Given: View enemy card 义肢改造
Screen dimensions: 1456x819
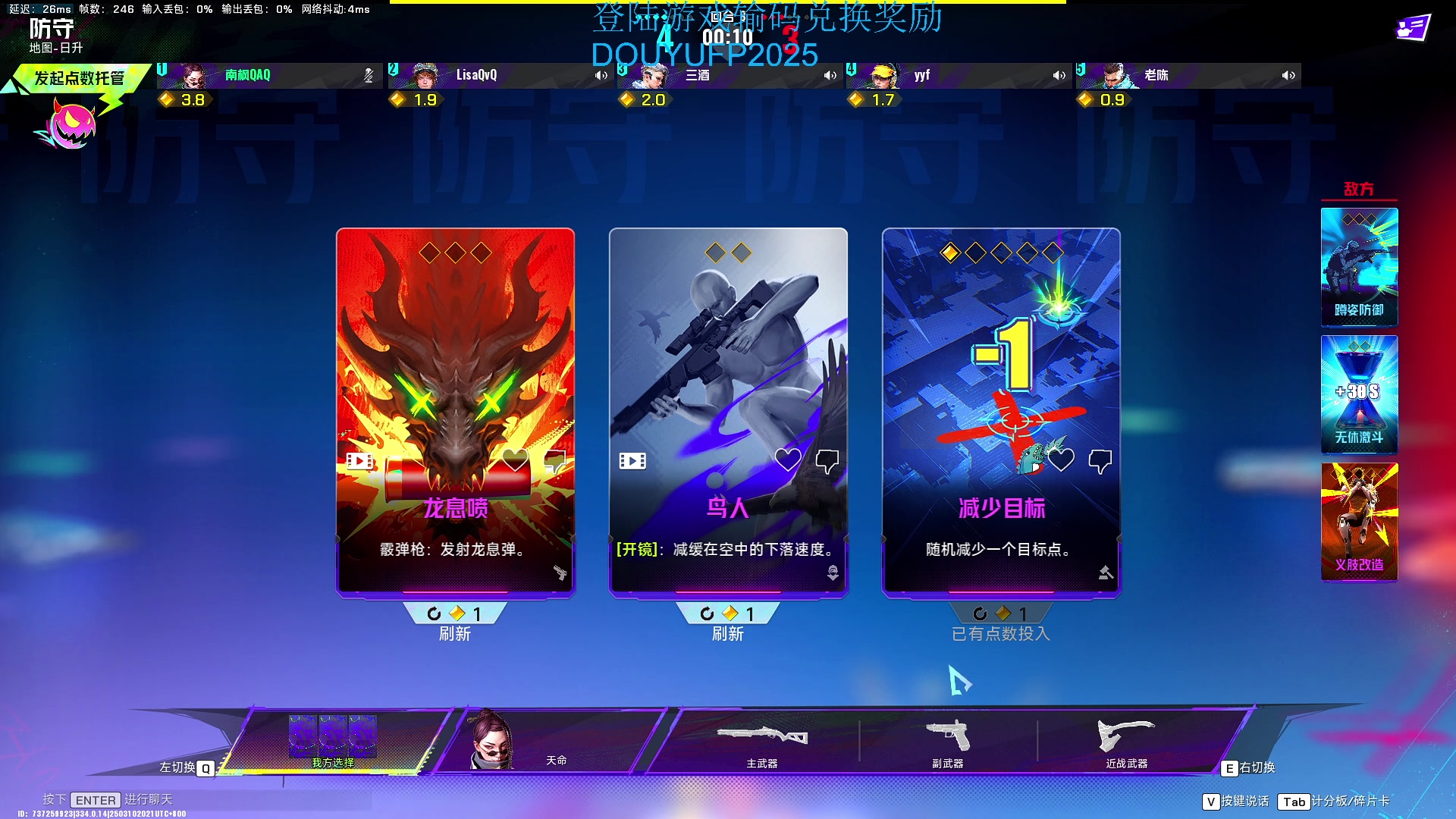Looking at the screenshot, I should [x=1359, y=522].
